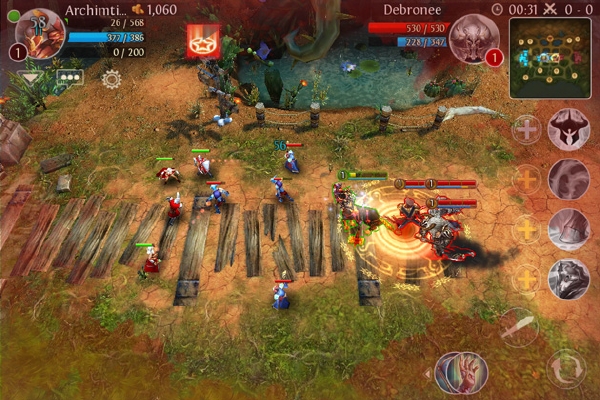Select Debronee's enemy portrait
The height and width of the screenshot is (400, 600).
473,38
